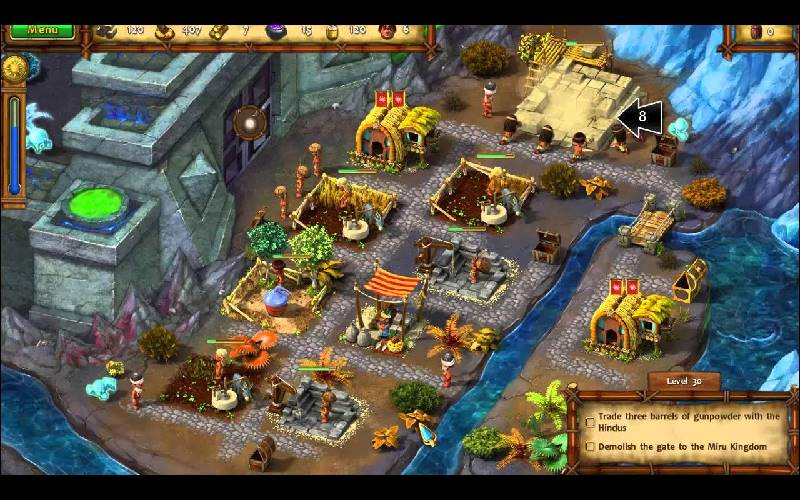Open the green Menu button
This screenshot has width=800, height=500.
42,30
